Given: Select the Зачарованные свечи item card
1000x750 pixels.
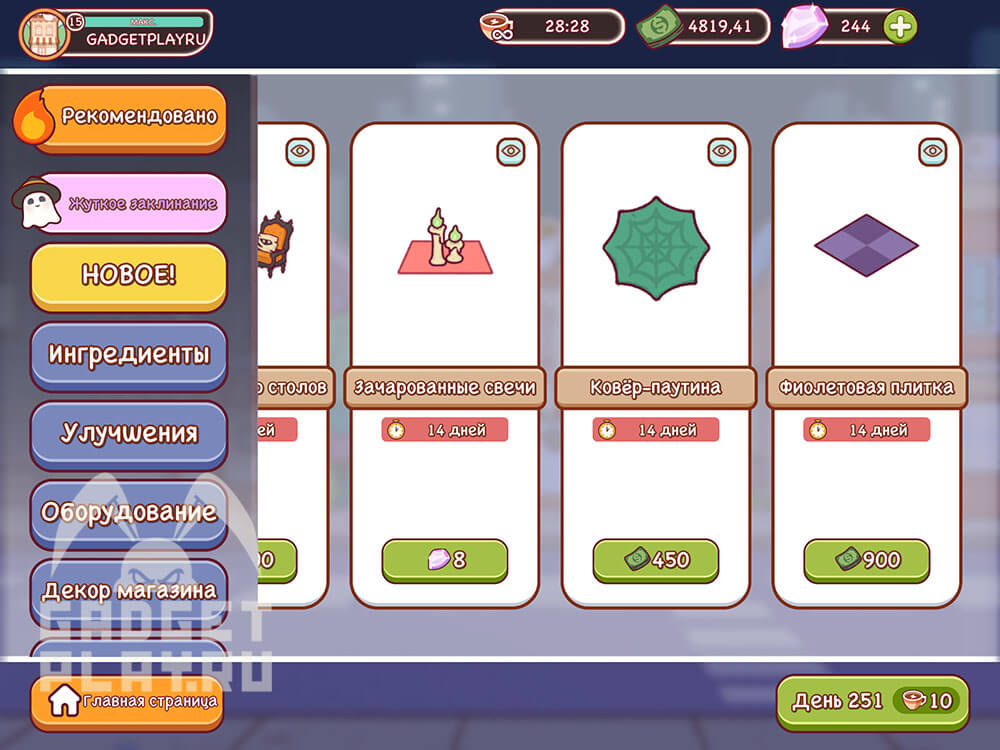Looking at the screenshot, I should click(445, 260).
